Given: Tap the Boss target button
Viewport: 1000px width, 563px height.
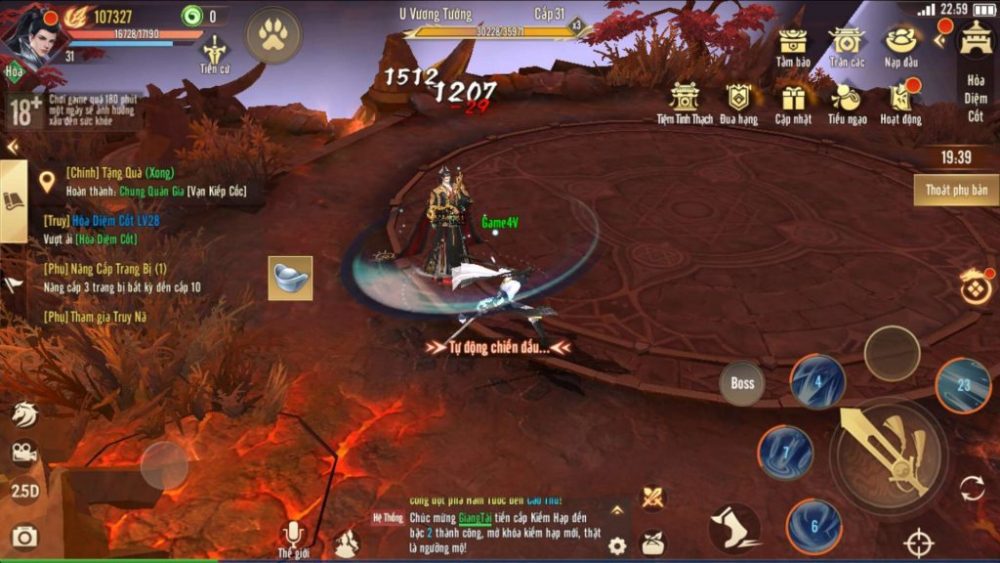Looking at the screenshot, I should 743,383.
